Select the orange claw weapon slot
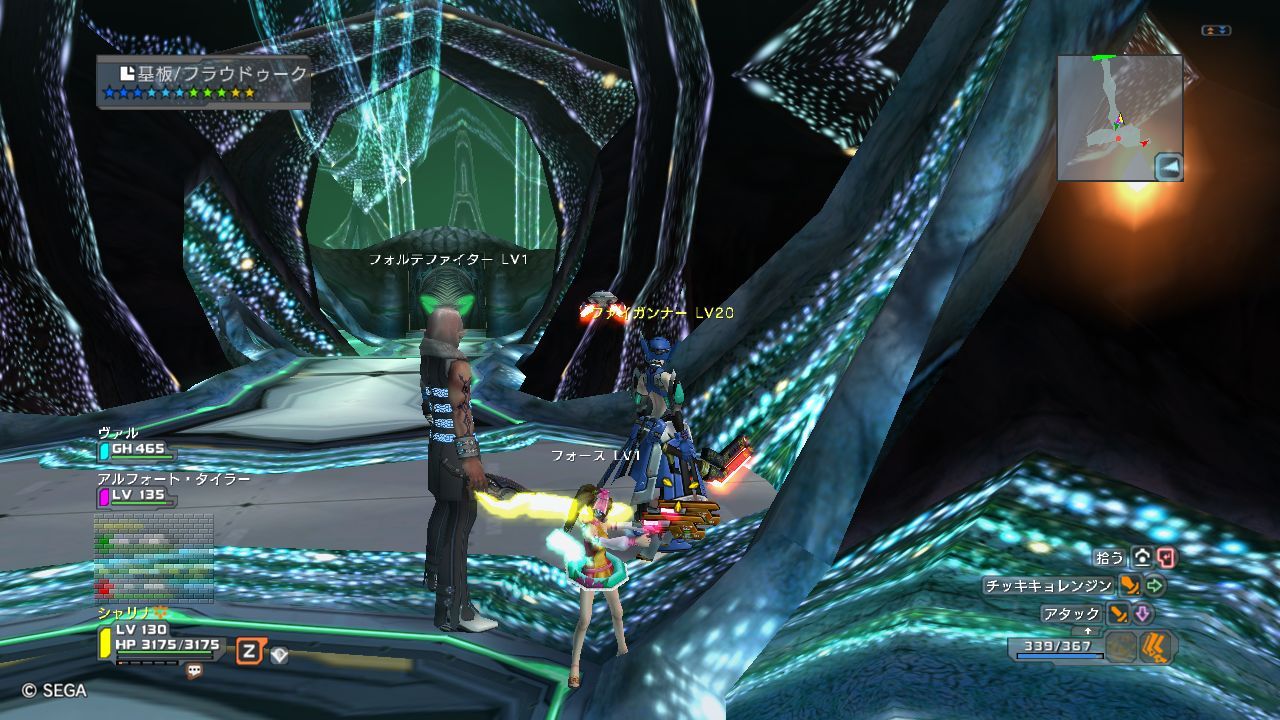1280x720 pixels. [1158, 646]
